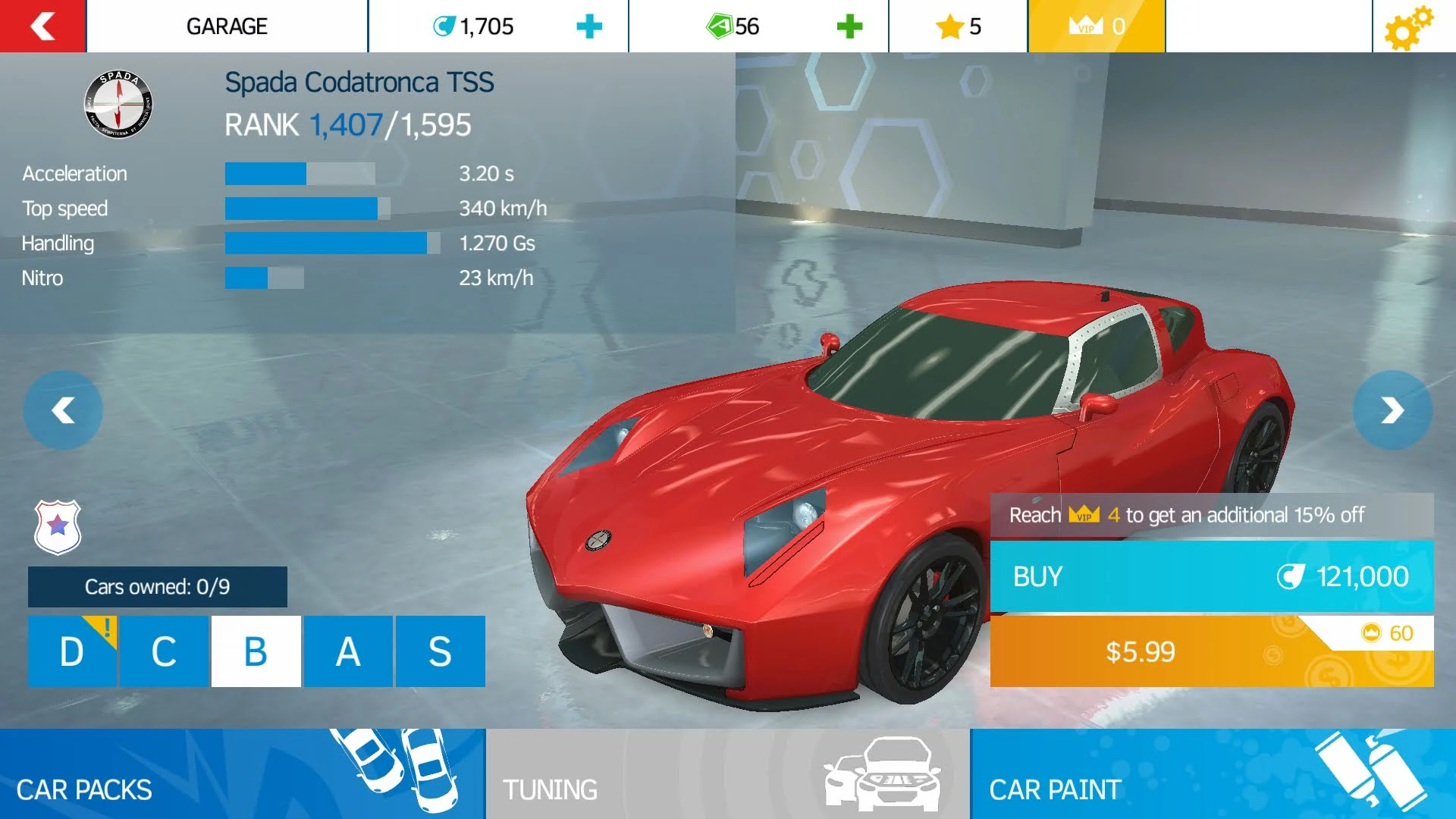The width and height of the screenshot is (1456, 819).
Task: Switch to class D cars
Action: coord(72,651)
